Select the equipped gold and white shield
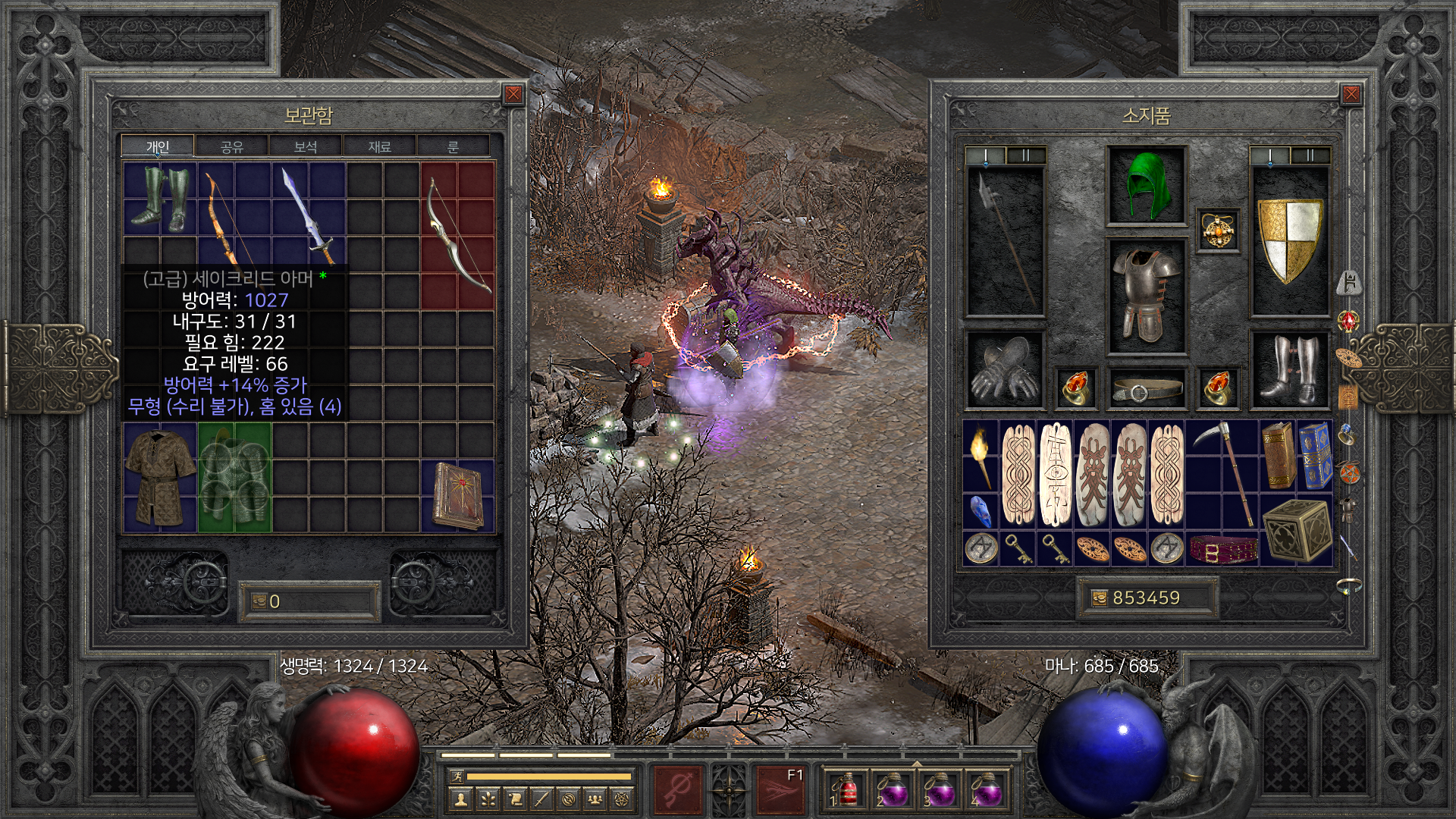1456x819 pixels. [1289, 239]
